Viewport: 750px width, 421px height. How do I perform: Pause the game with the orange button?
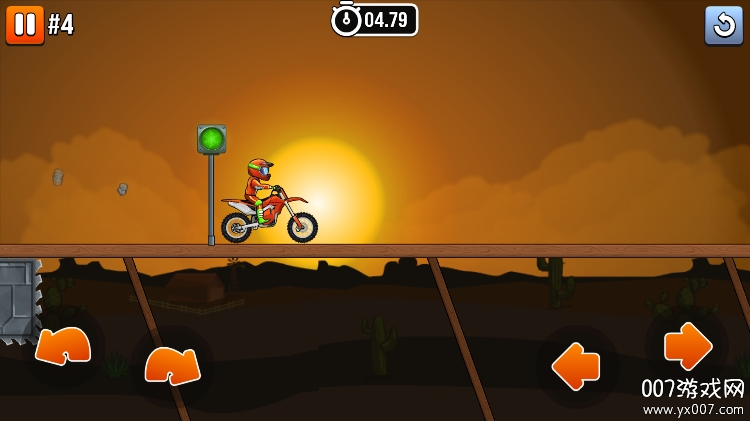pyautogui.click(x=24, y=24)
